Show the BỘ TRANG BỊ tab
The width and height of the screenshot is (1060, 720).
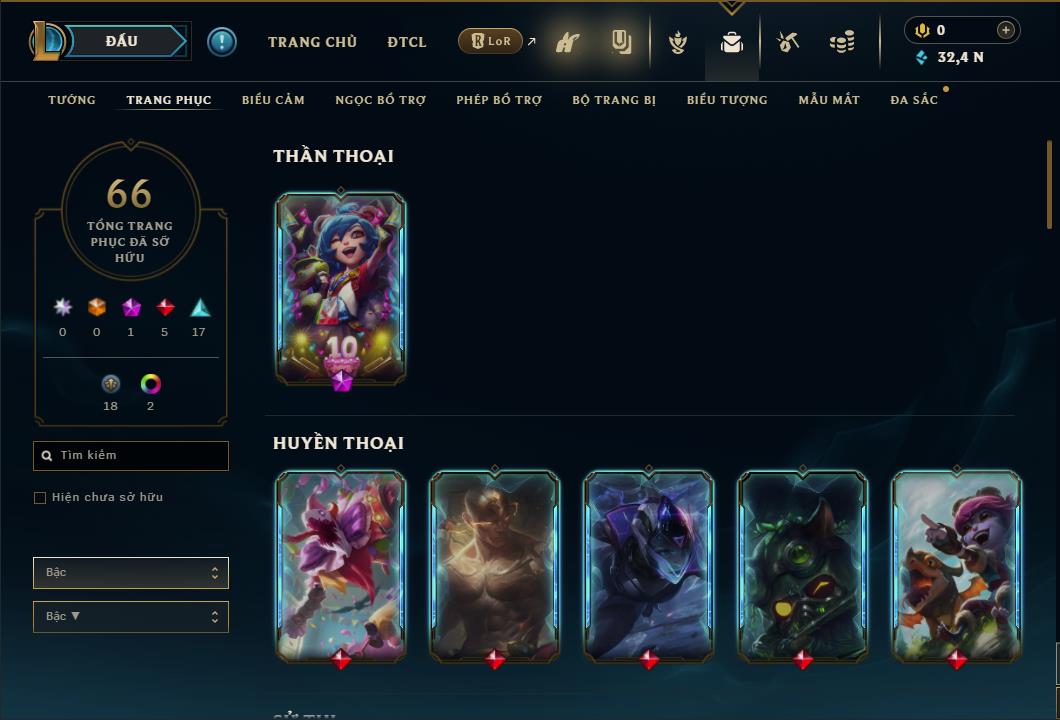coord(614,100)
